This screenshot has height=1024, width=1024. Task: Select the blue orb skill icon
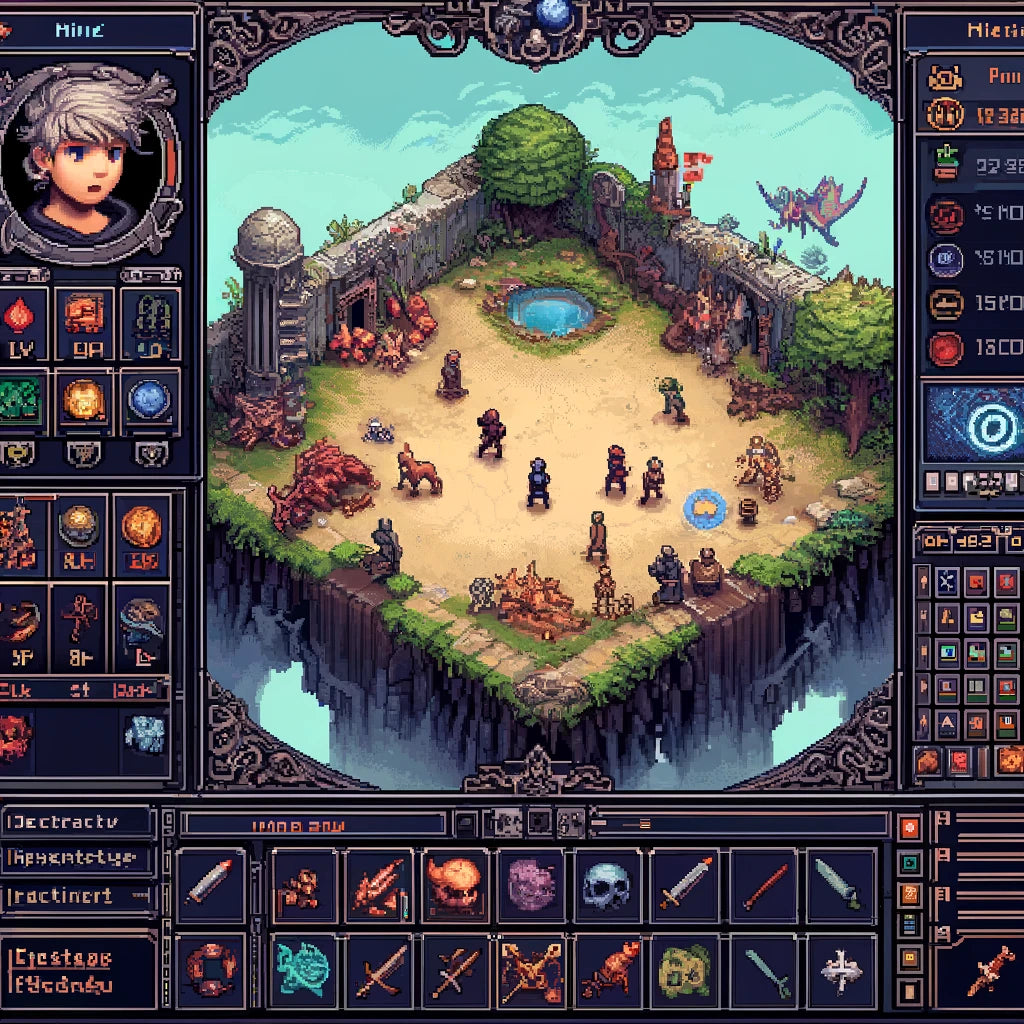pyautogui.click(x=149, y=399)
